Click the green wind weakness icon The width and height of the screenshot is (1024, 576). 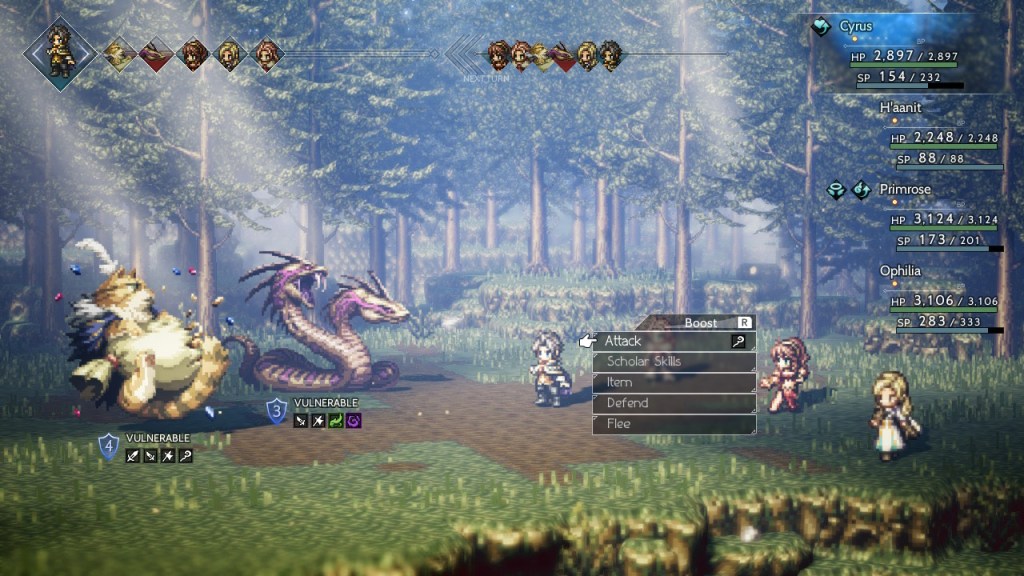pyautogui.click(x=336, y=421)
